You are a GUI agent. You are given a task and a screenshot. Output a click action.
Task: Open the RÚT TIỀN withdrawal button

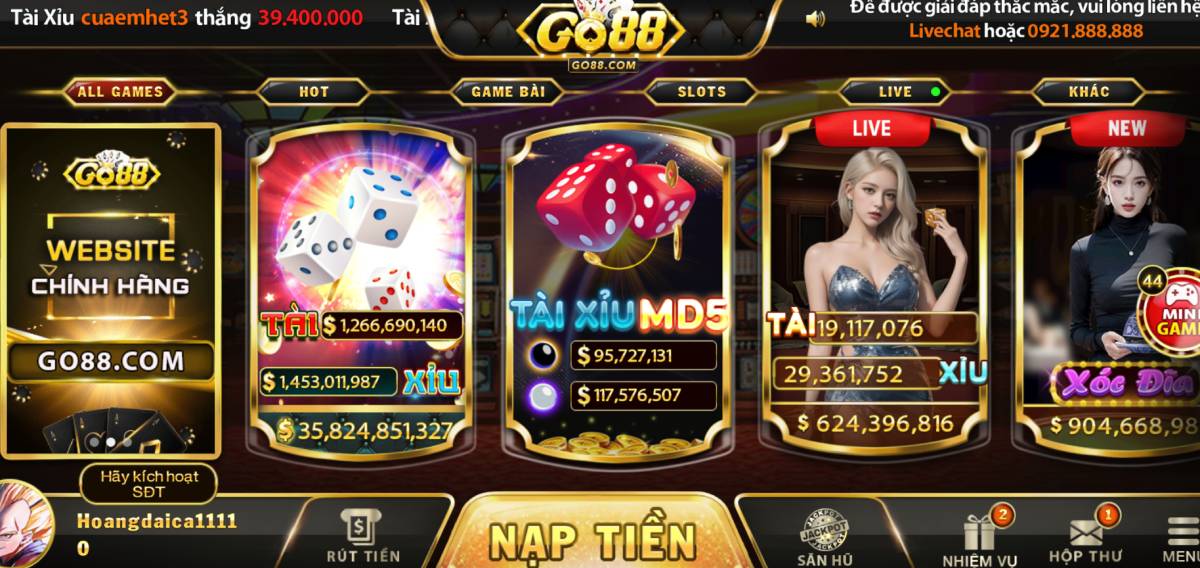[x=362, y=535]
